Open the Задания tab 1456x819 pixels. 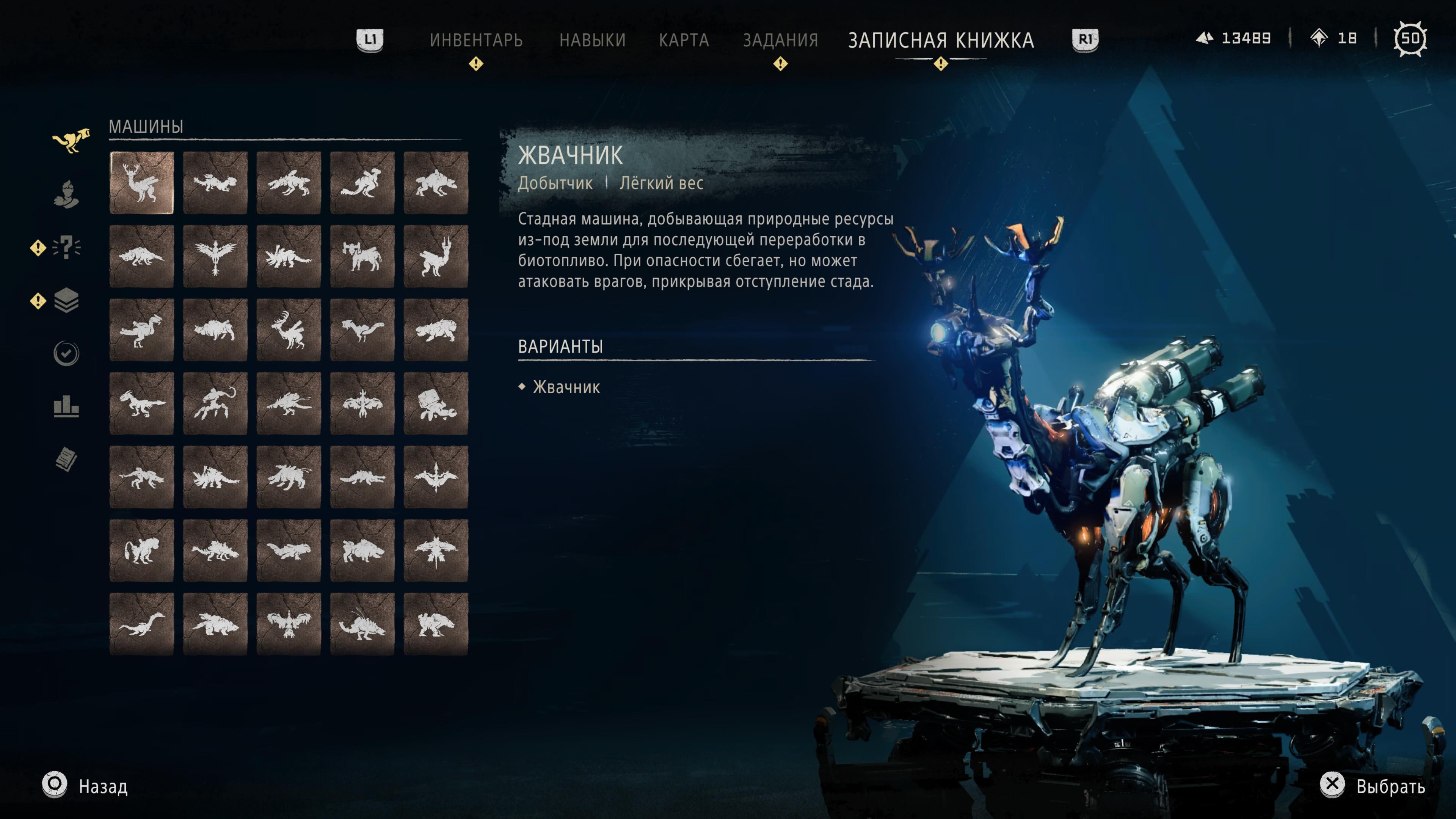point(780,40)
